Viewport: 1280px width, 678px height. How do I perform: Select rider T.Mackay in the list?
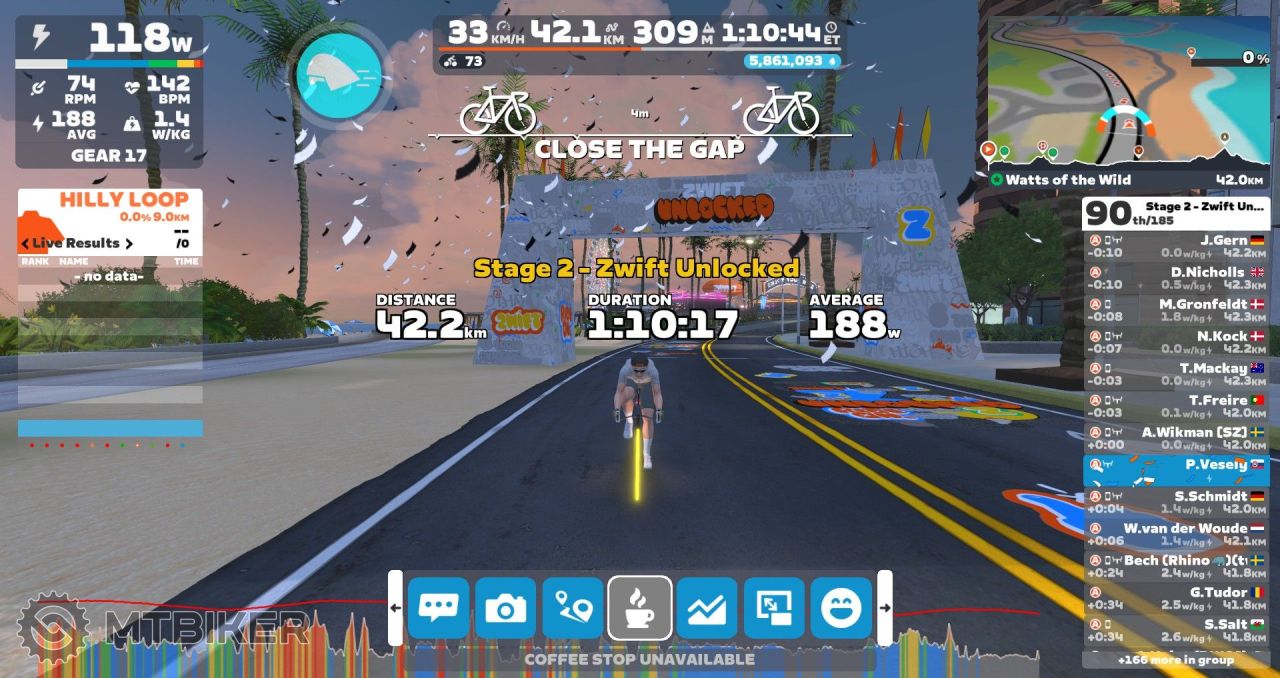[1176, 374]
